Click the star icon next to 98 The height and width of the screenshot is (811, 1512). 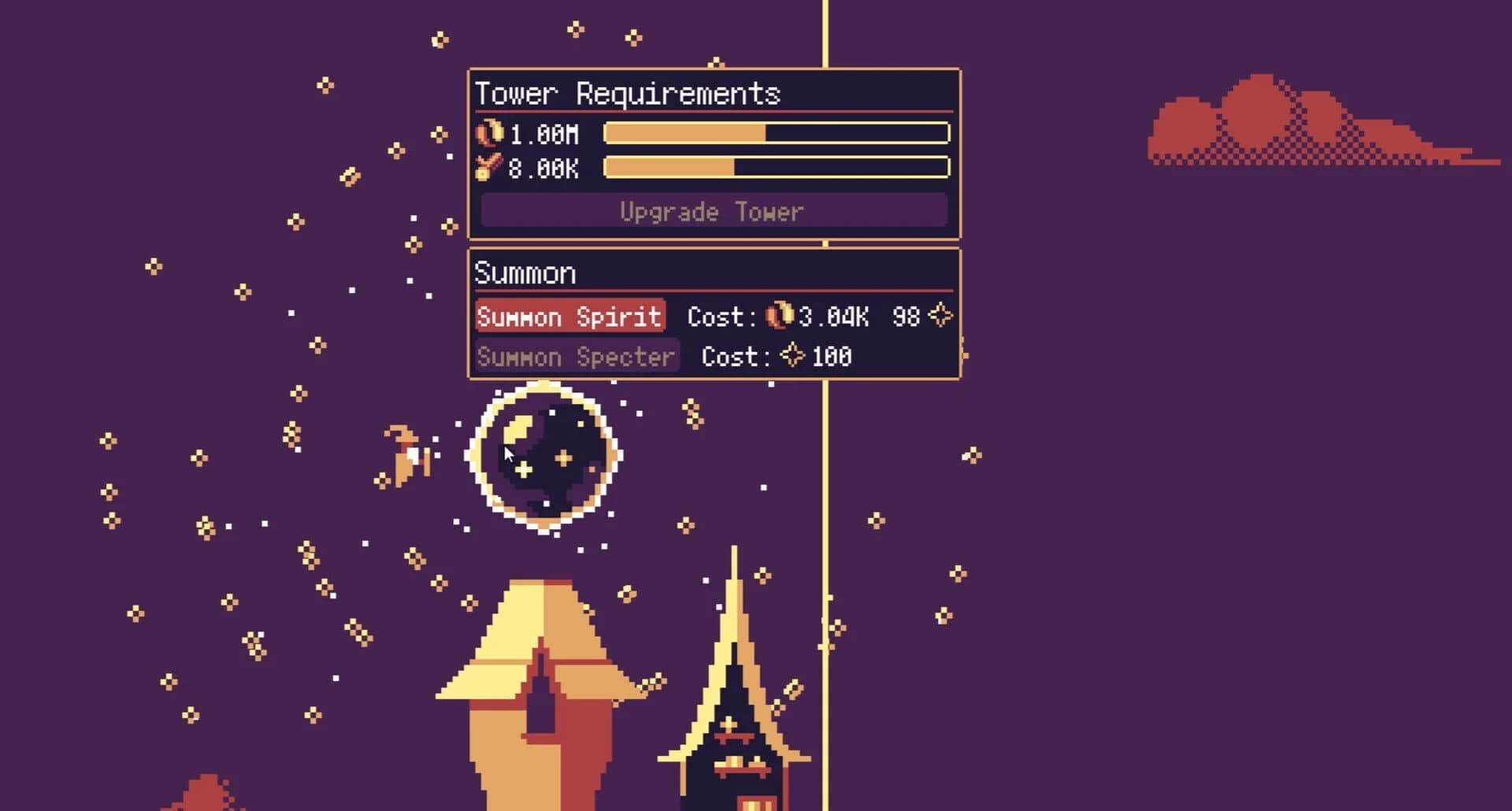pyautogui.click(x=940, y=317)
